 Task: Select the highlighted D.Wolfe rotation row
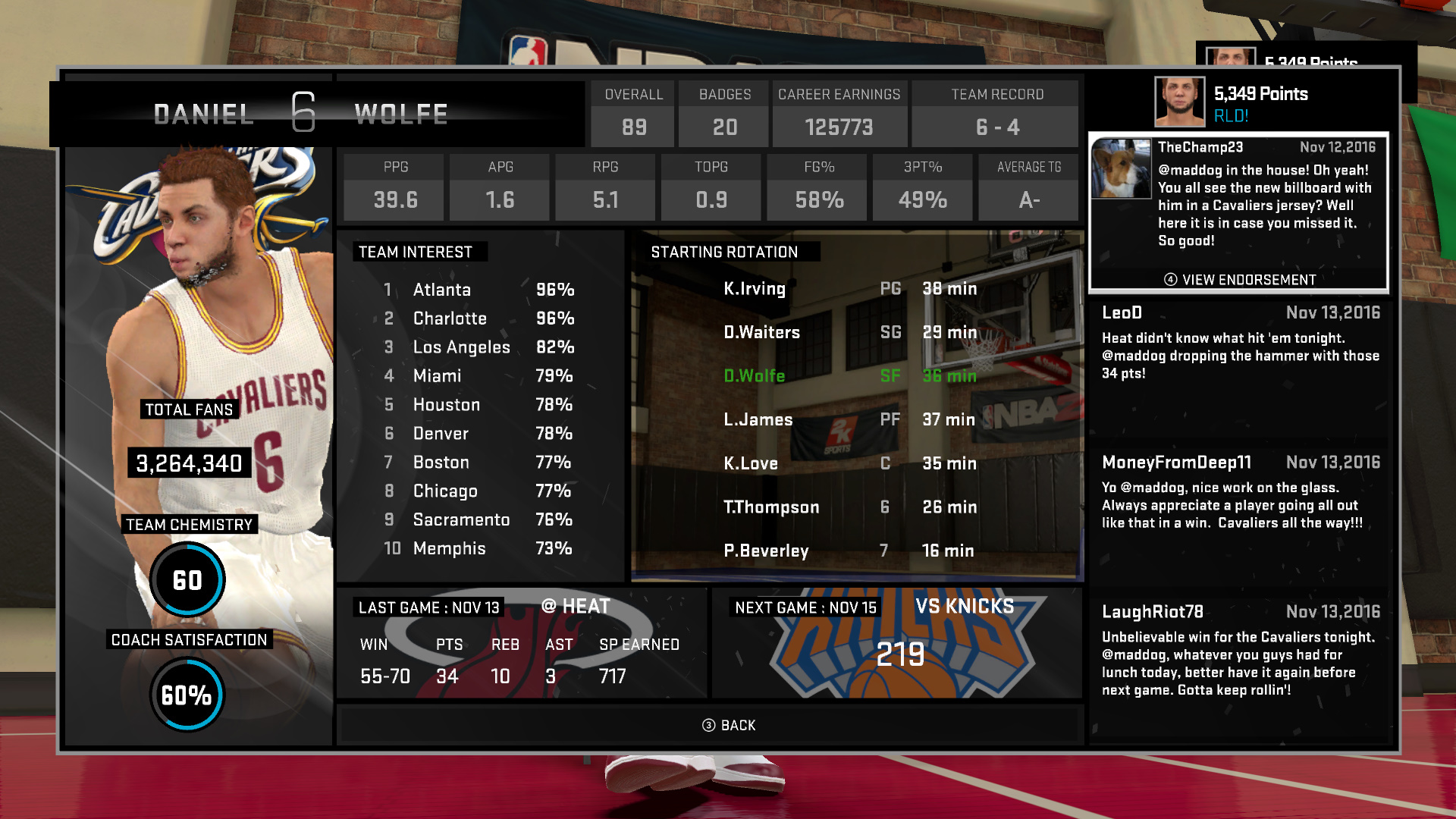point(849,376)
